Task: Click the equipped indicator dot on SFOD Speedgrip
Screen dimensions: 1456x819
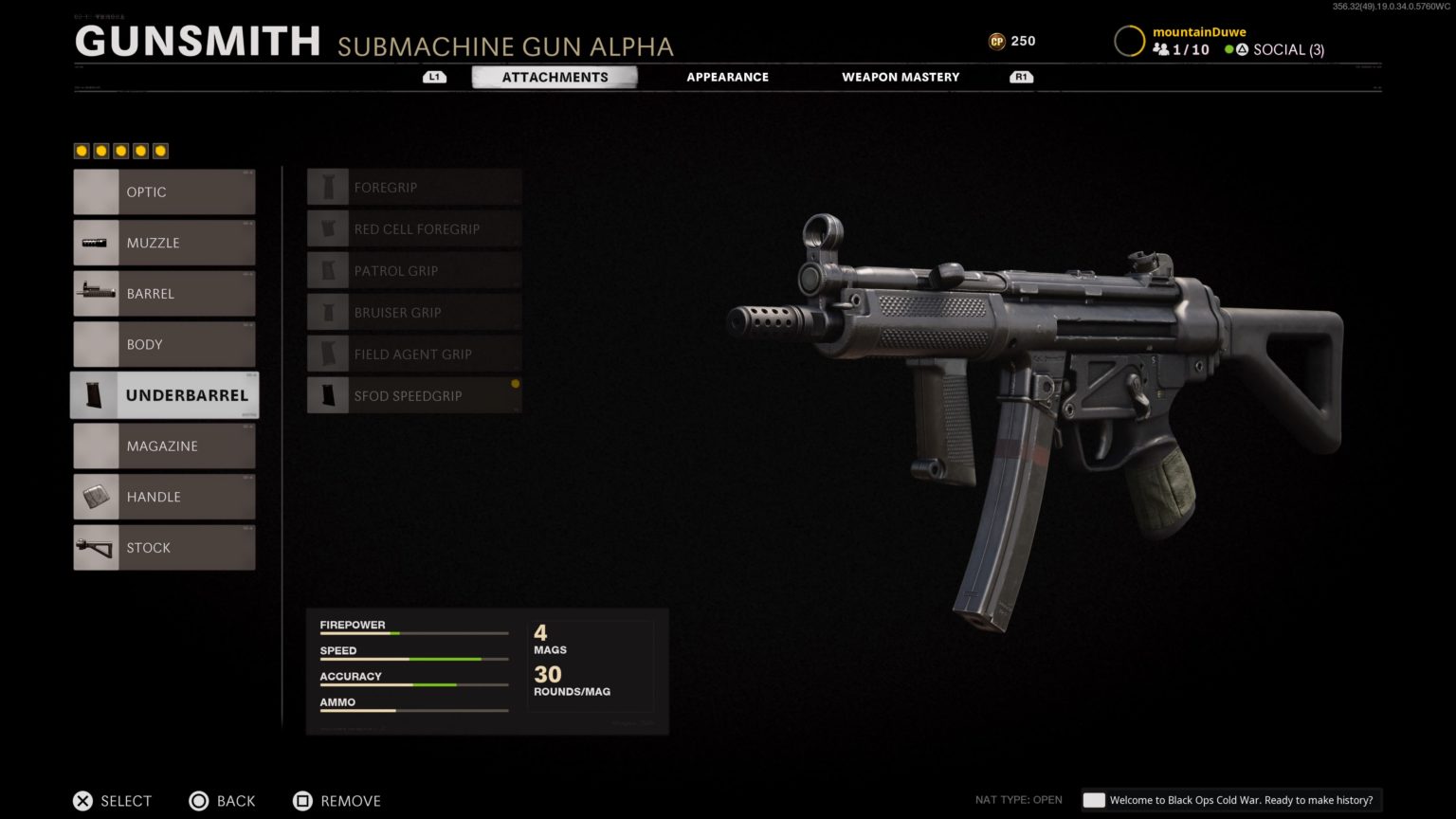Action: pos(515,383)
